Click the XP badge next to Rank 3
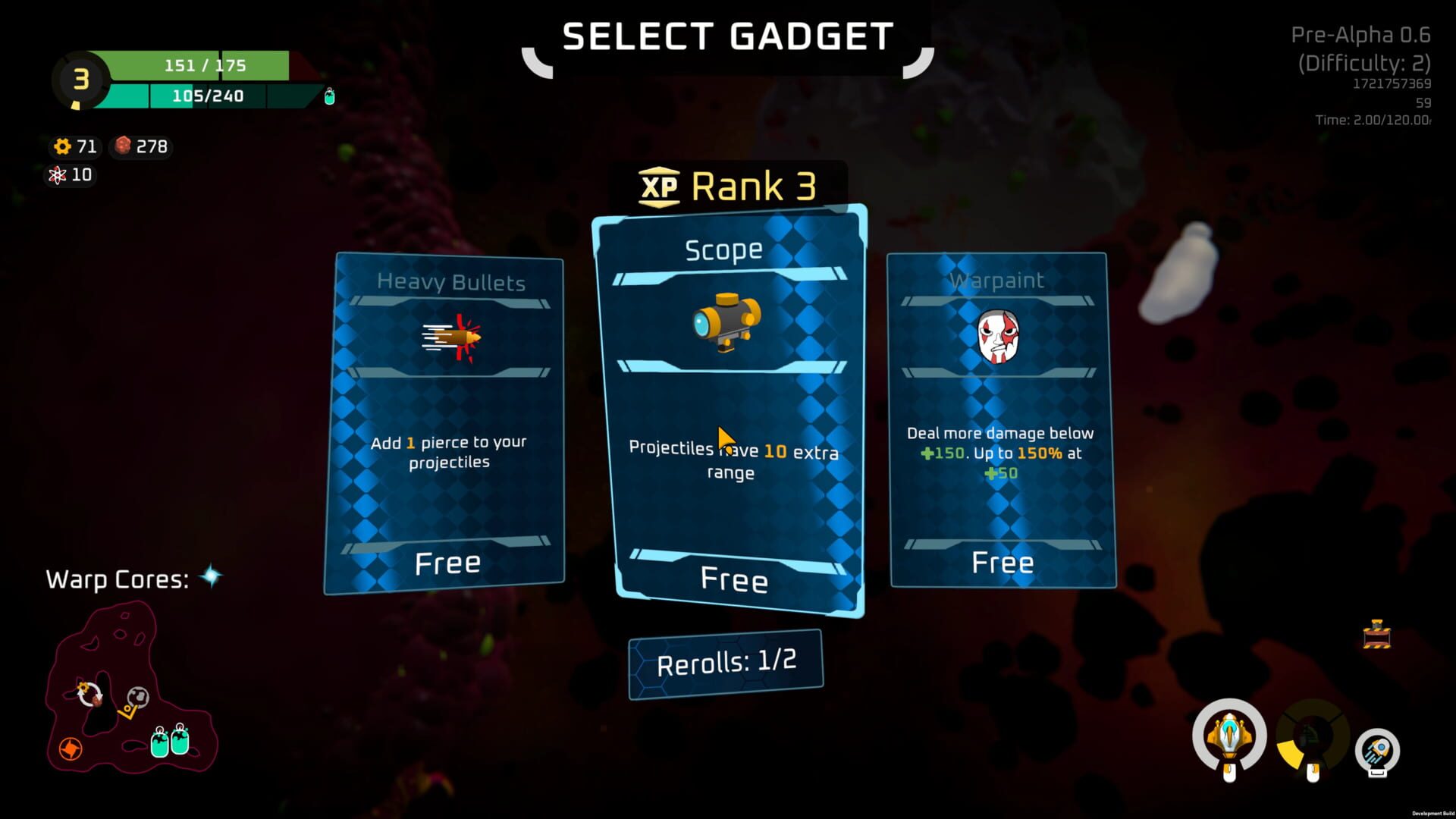Viewport: 1456px width, 819px height. click(659, 187)
